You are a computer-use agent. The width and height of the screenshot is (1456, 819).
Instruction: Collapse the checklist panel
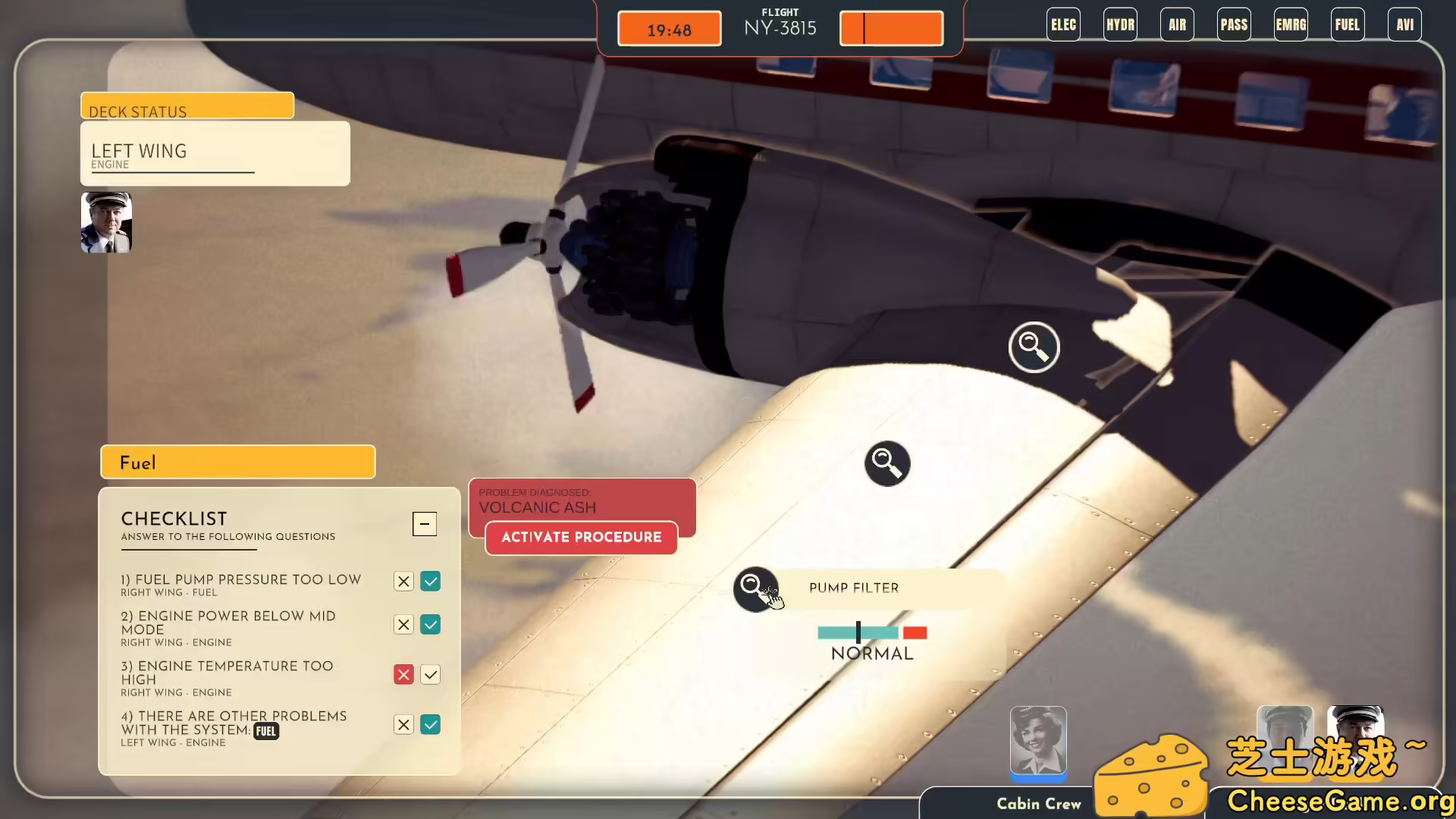coord(424,523)
